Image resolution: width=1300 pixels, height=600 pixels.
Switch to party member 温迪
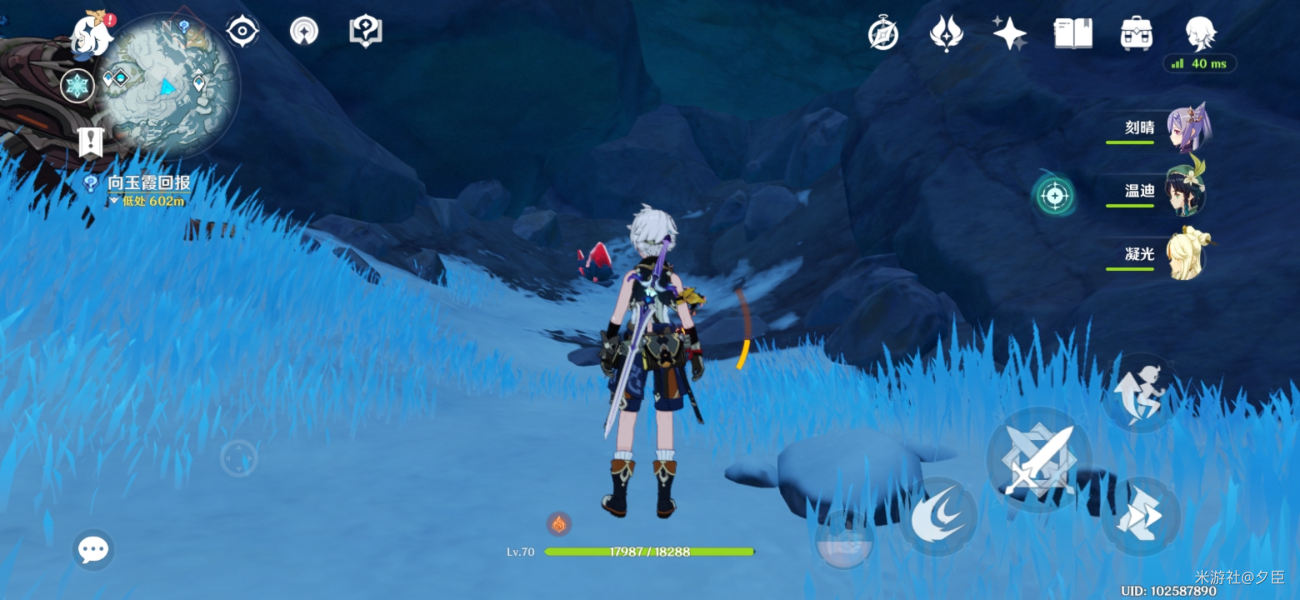(x=1187, y=191)
